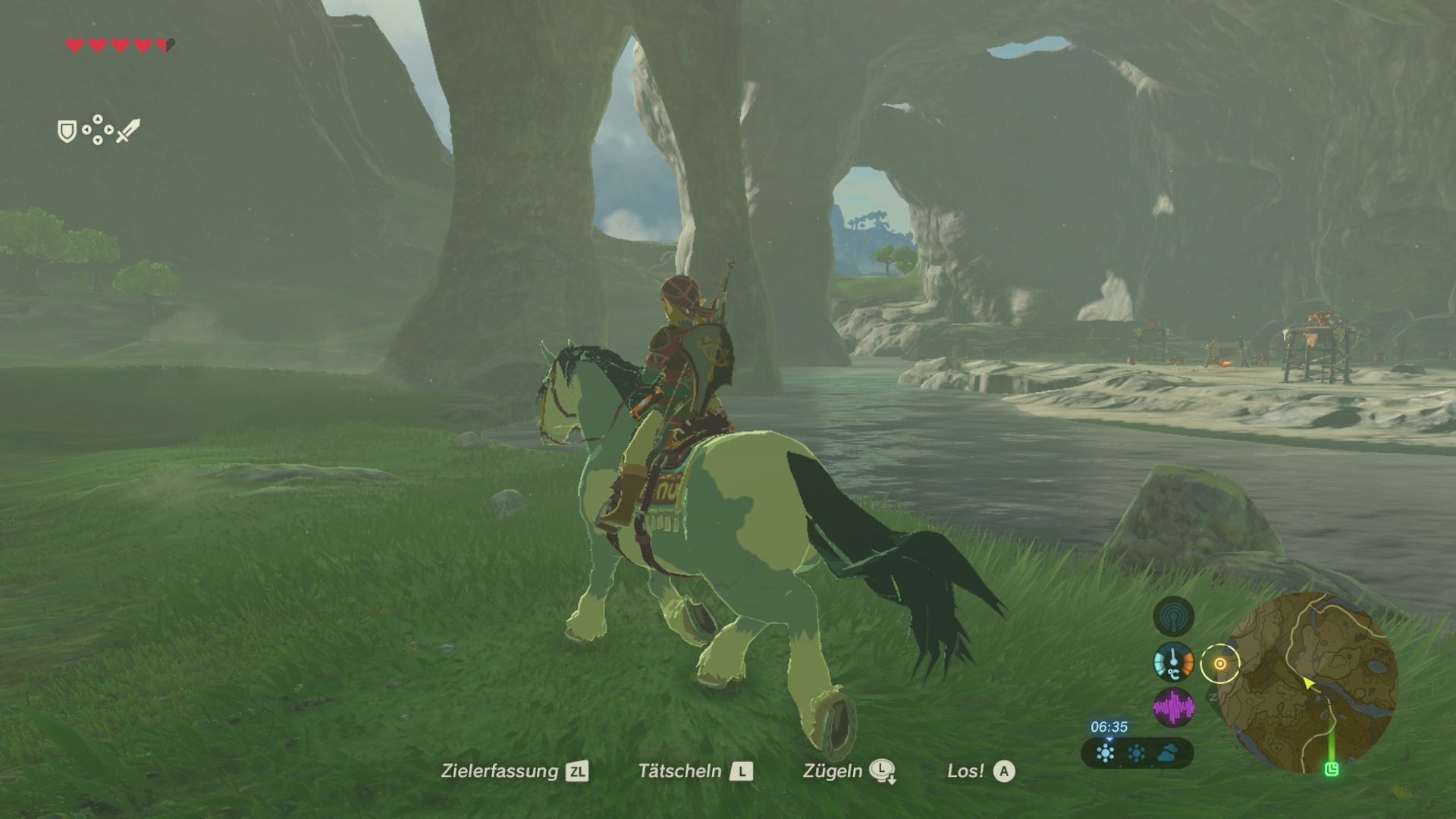Click the left arrow on the d-pad icon
The width and height of the screenshot is (1456, 819).
(x=86, y=130)
